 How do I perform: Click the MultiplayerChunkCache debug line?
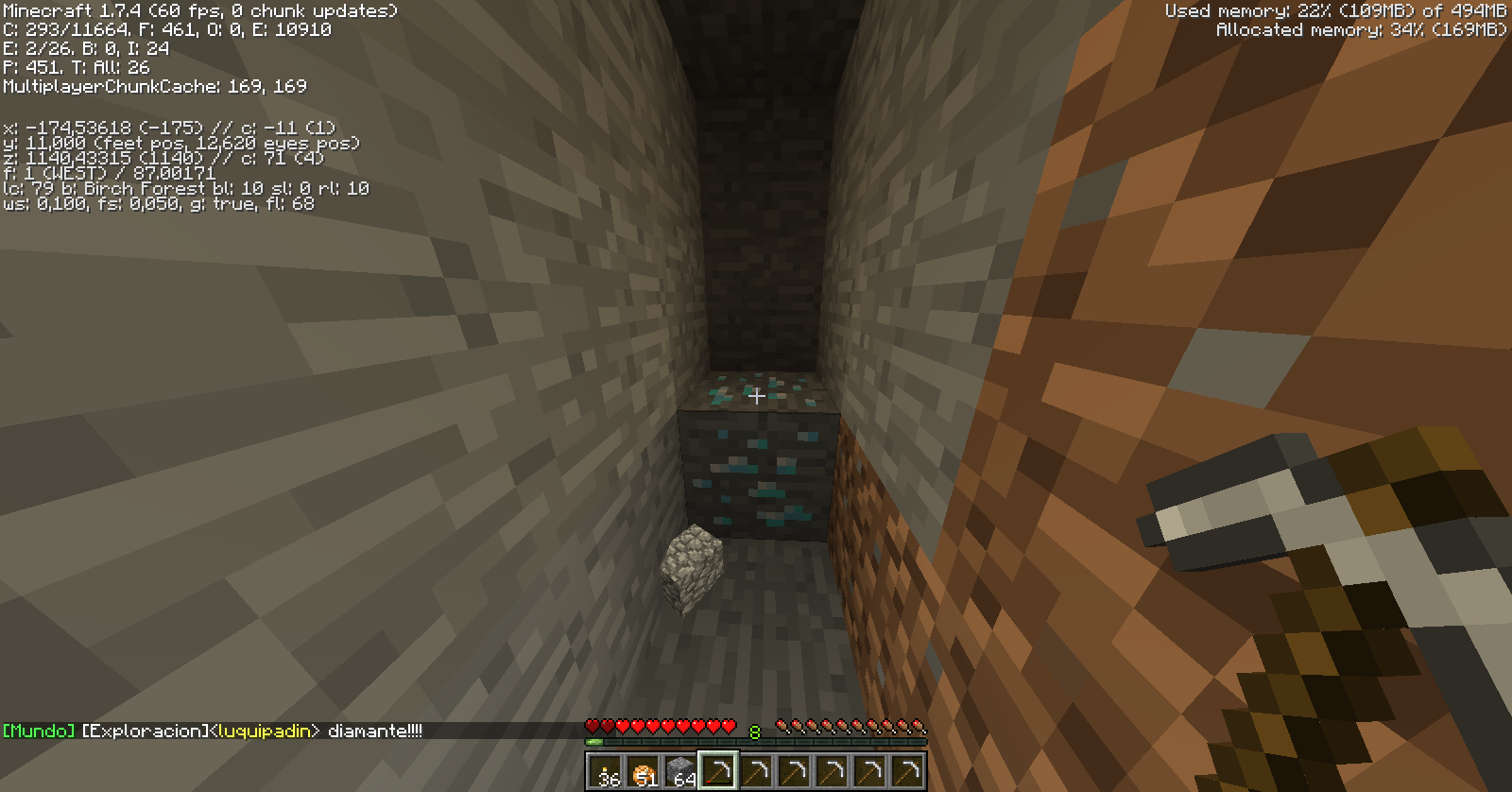(154, 85)
